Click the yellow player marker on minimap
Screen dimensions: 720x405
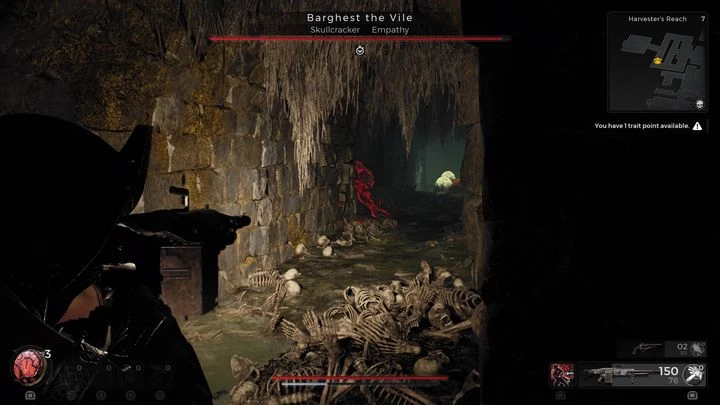pyautogui.click(x=657, y=62)
